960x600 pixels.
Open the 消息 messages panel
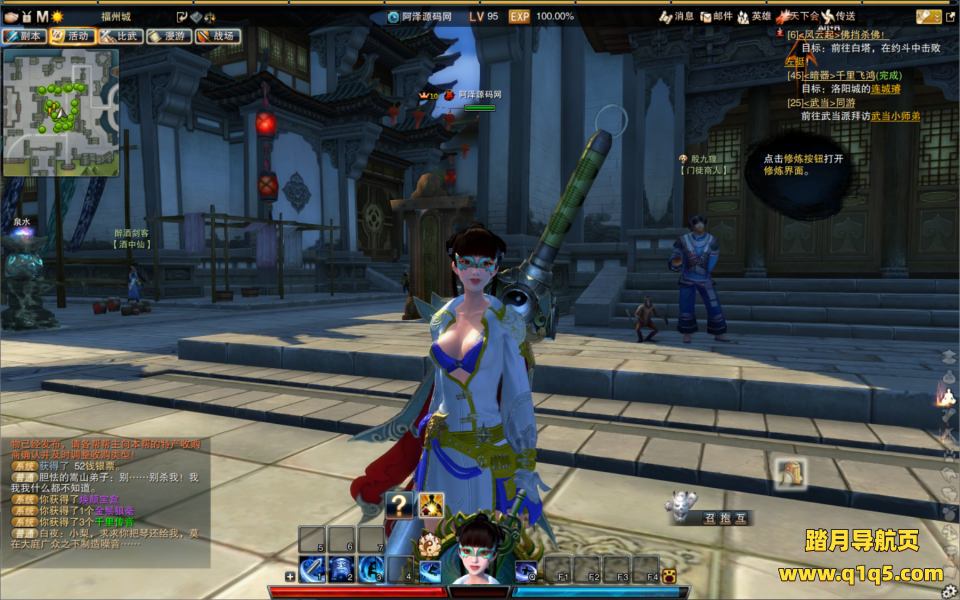677,16
